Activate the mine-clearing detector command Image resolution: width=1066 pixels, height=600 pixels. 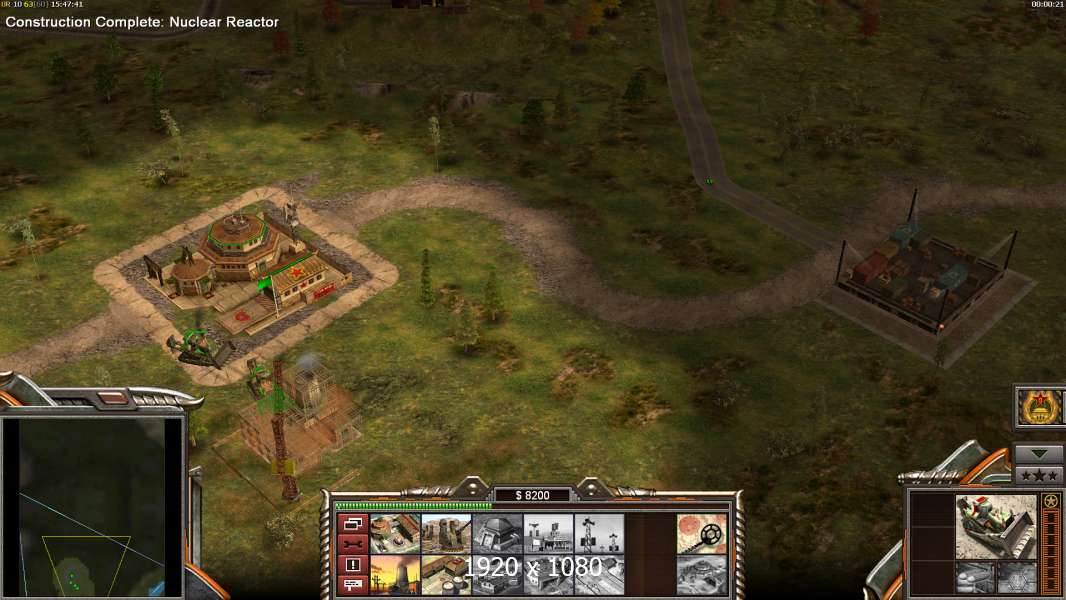click(701, 533)
